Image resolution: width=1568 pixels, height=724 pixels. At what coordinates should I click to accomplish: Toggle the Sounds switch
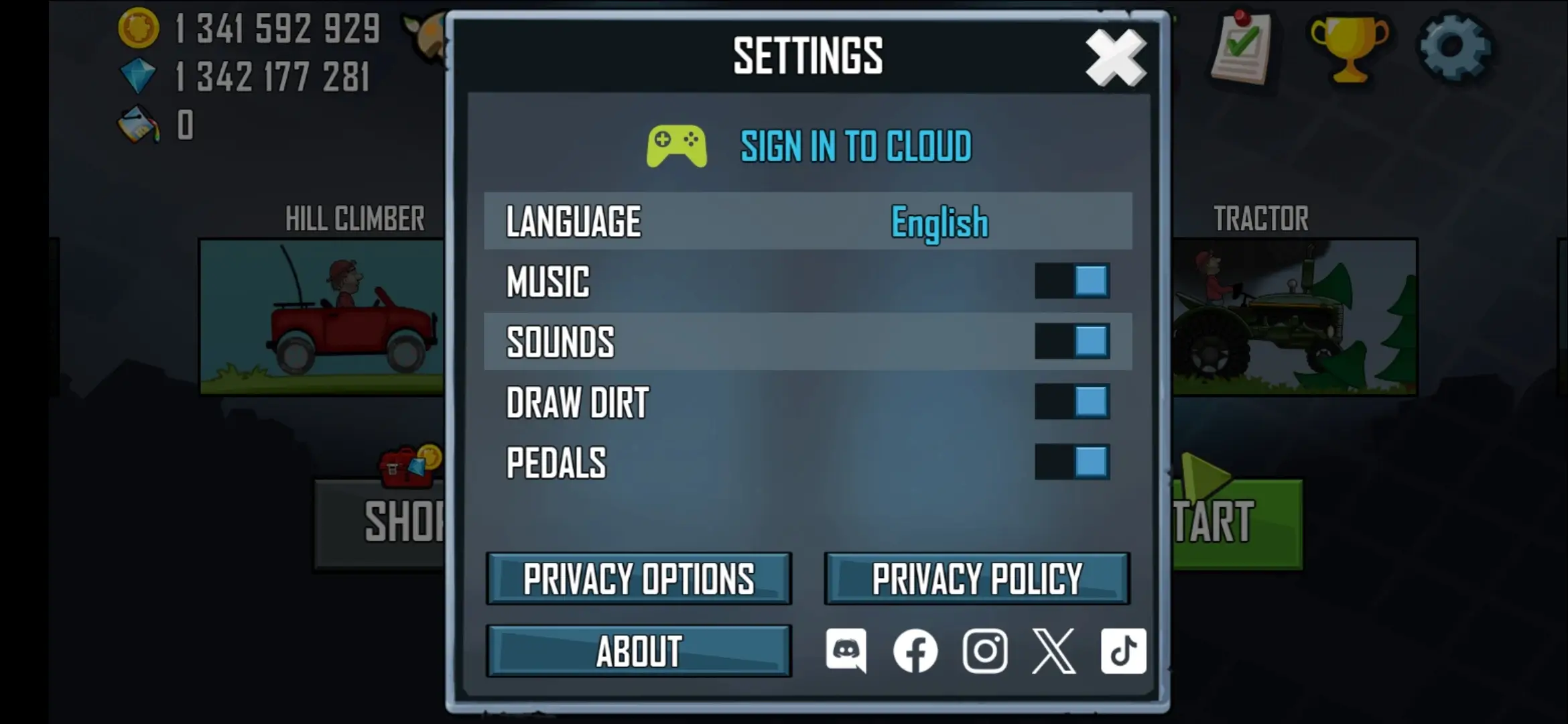coord(1071,341)
